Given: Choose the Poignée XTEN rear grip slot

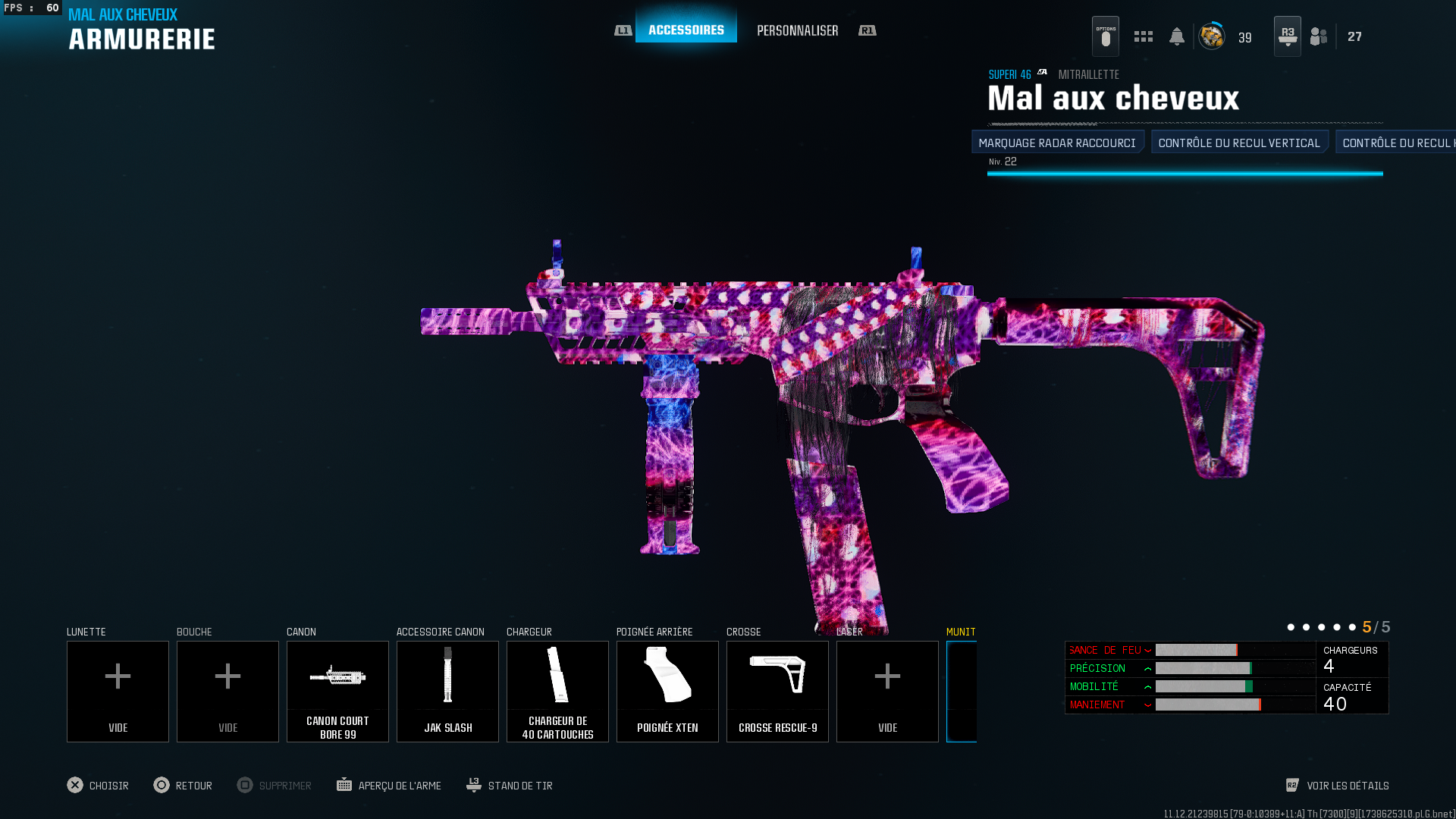Looking at the screenshot, I should (x=667, y=691).
